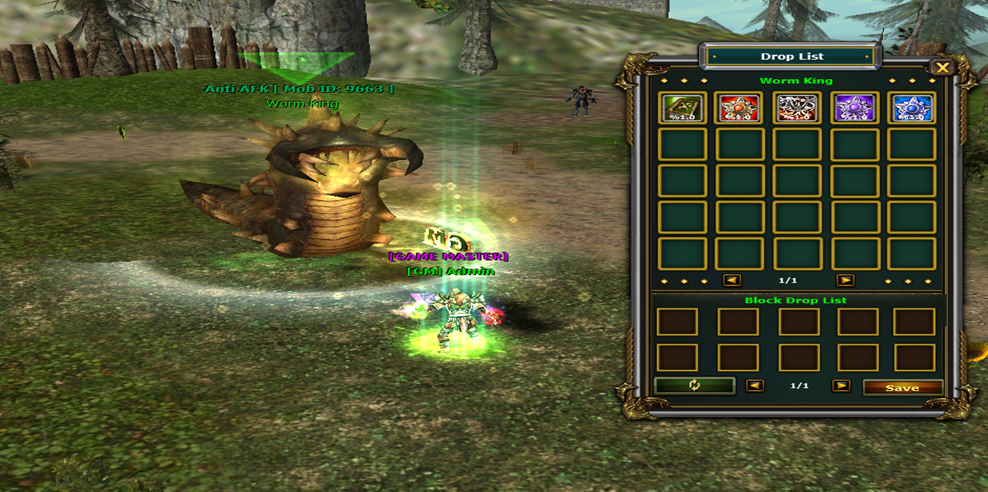Select the blue gem drop item

(x=912, y=108)
